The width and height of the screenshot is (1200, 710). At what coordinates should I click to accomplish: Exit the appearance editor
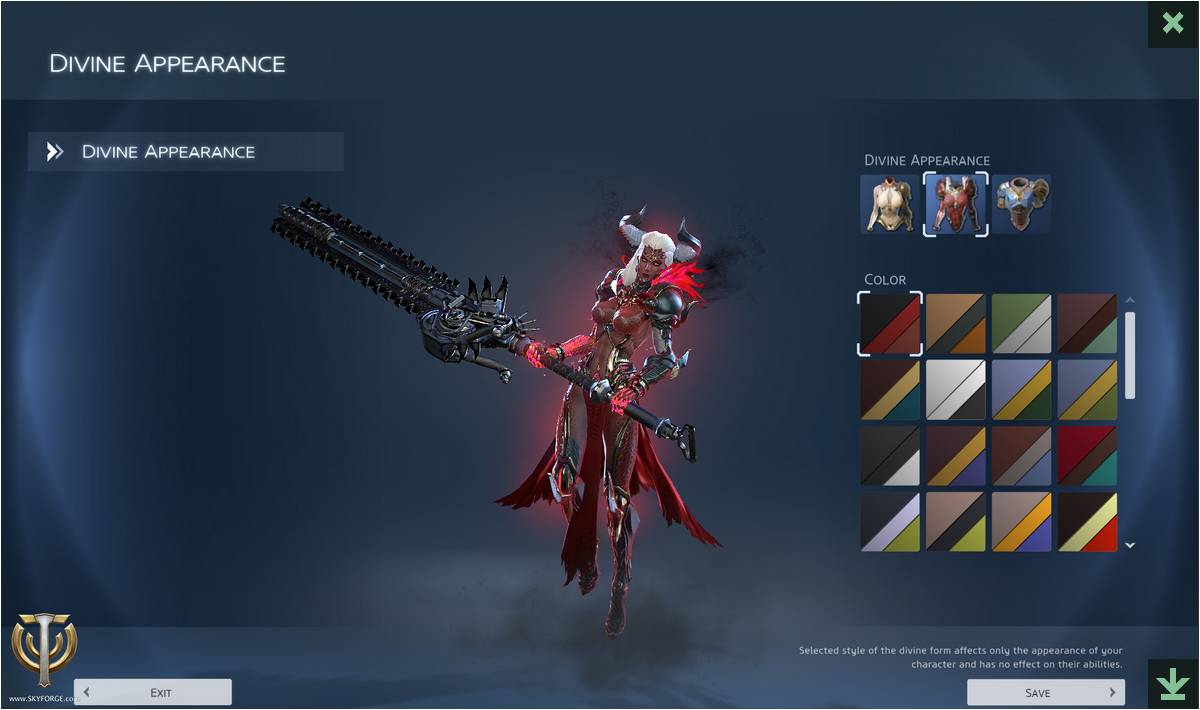point(153,692)
